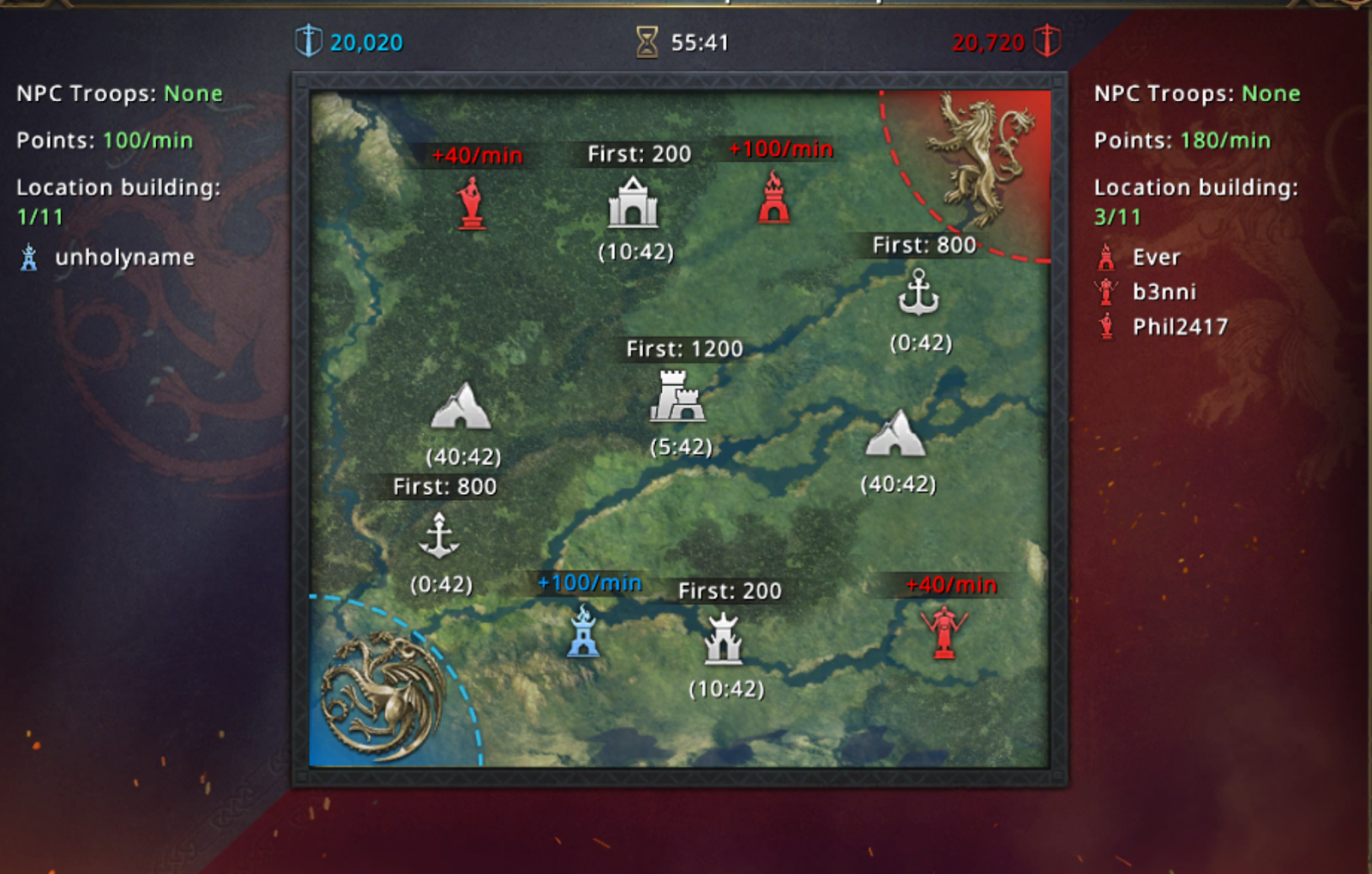Select the red flaming tower +100/min marker
Image resolution: width=1372 pixels, height=874 pixels.
(773, 198)
